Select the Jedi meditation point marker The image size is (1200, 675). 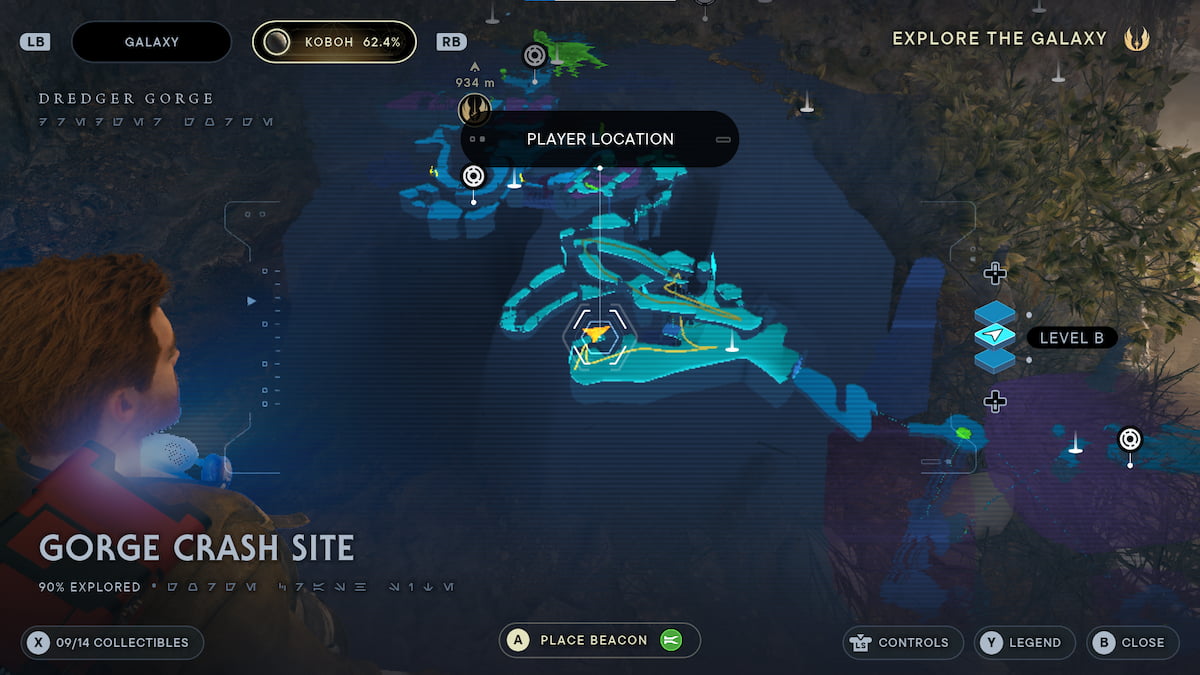coord(474,108)
